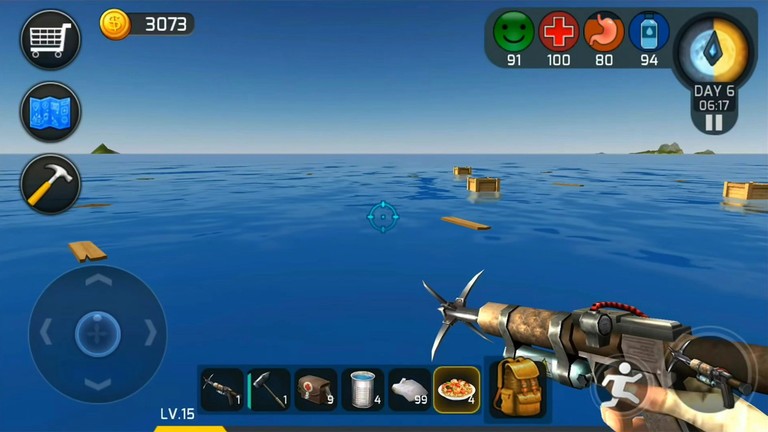The width and height of the screenshot is (768, 432).
Task: Select the water can hotbar slot
Action: [363, 390]
